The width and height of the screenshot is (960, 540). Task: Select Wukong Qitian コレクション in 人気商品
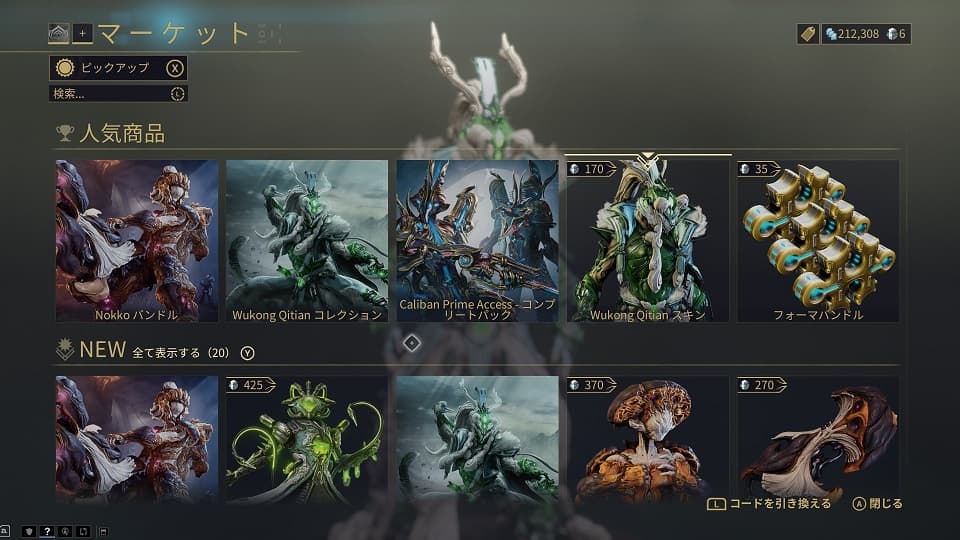tap(307, 241)
